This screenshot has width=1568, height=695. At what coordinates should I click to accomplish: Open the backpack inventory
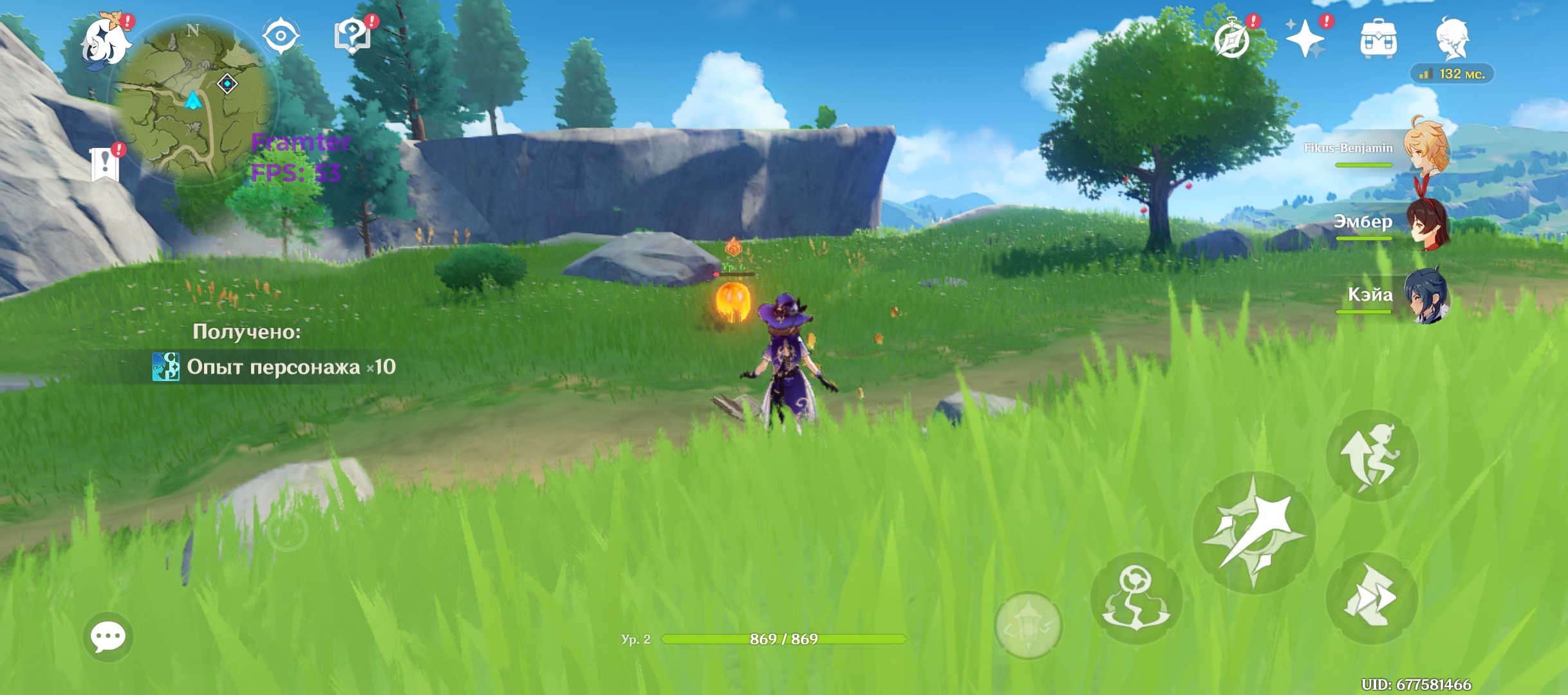click(1378, 40)
